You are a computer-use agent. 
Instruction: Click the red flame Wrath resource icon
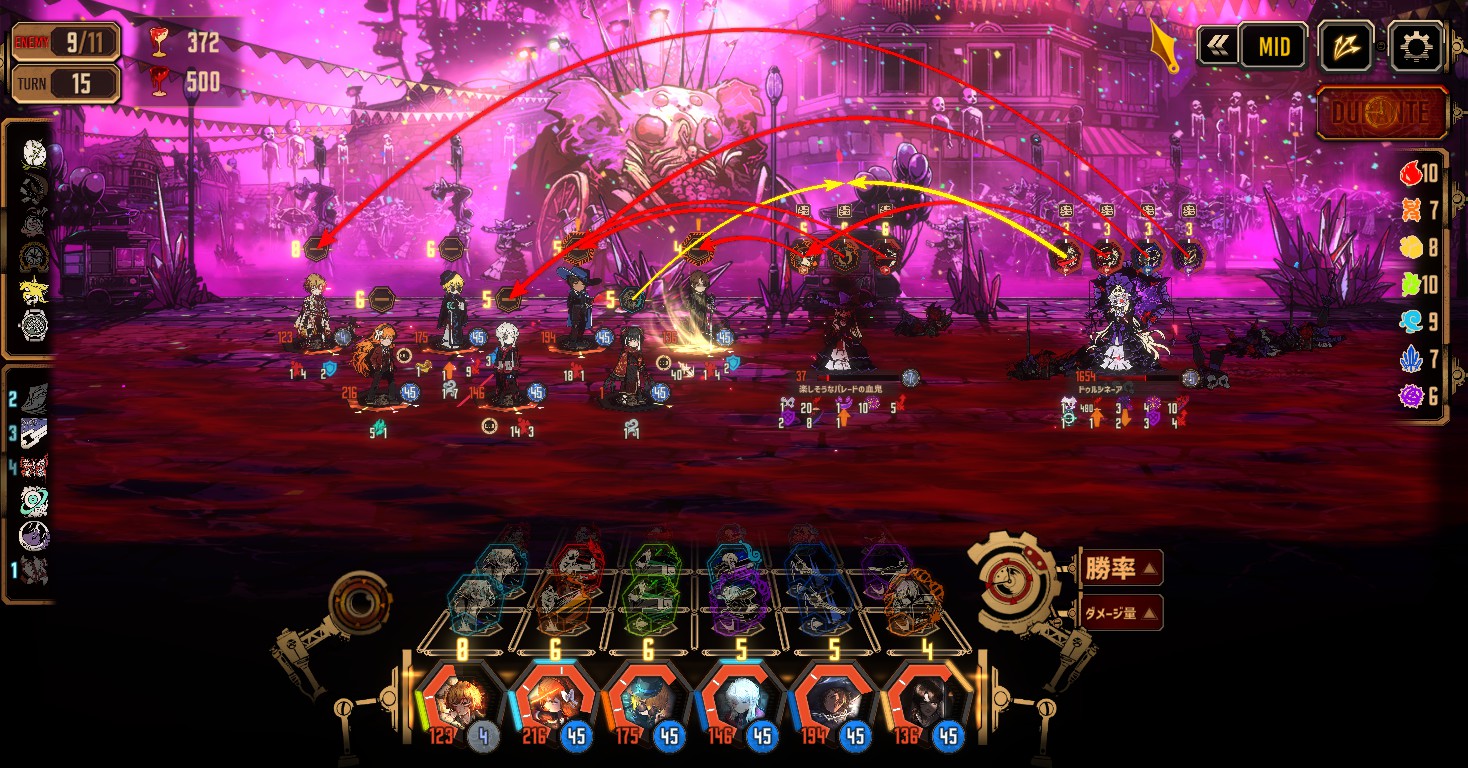coord(1411,174)
